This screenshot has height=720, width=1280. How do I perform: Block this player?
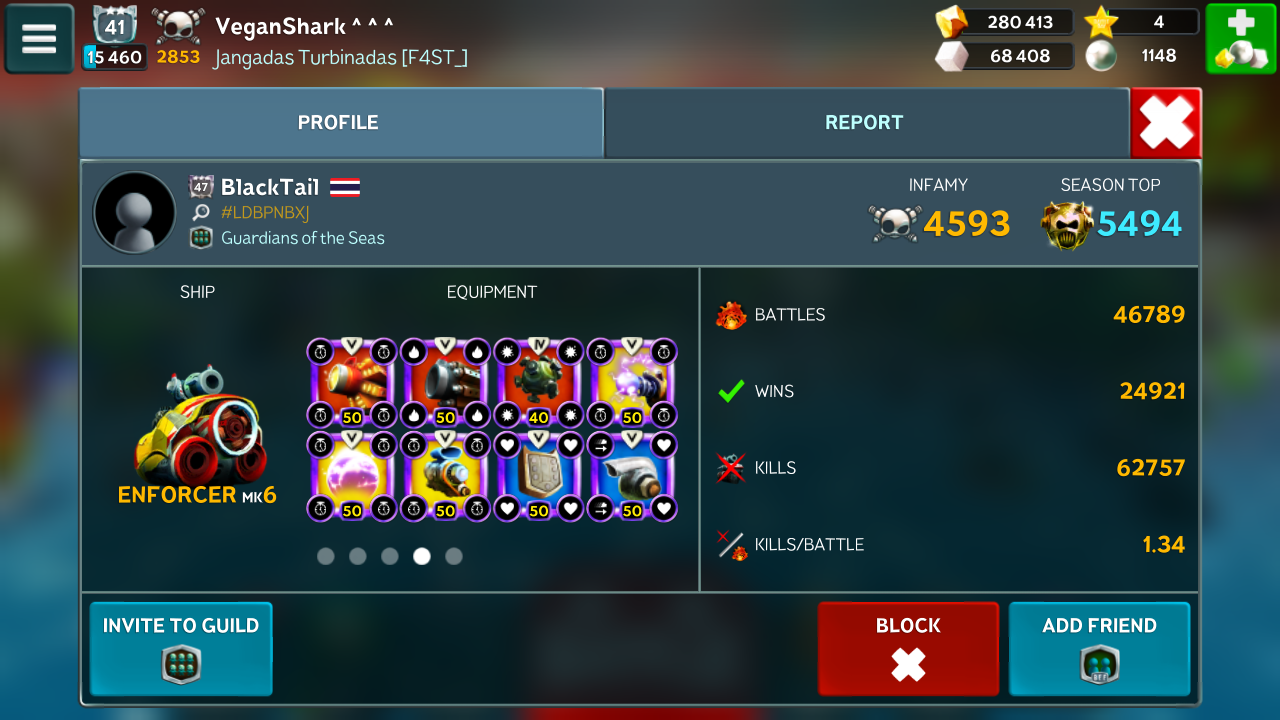pyautogui.click(x=908, y=648)
